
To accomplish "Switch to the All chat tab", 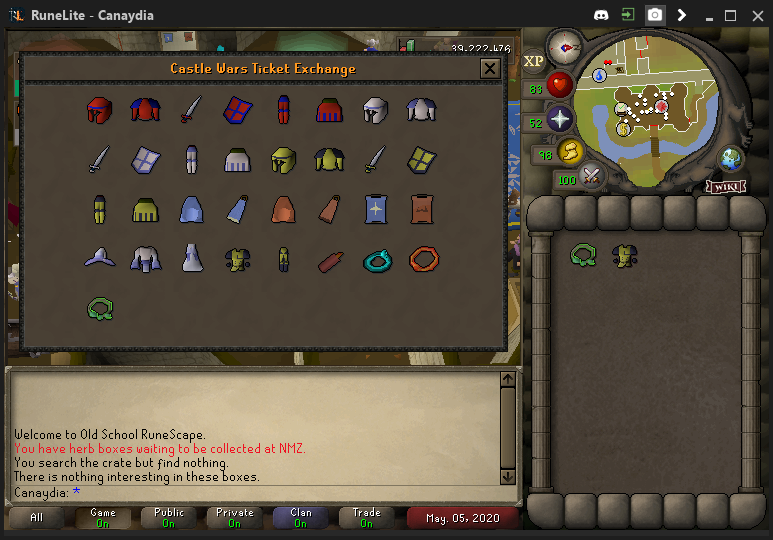I will tap(36, 517).
